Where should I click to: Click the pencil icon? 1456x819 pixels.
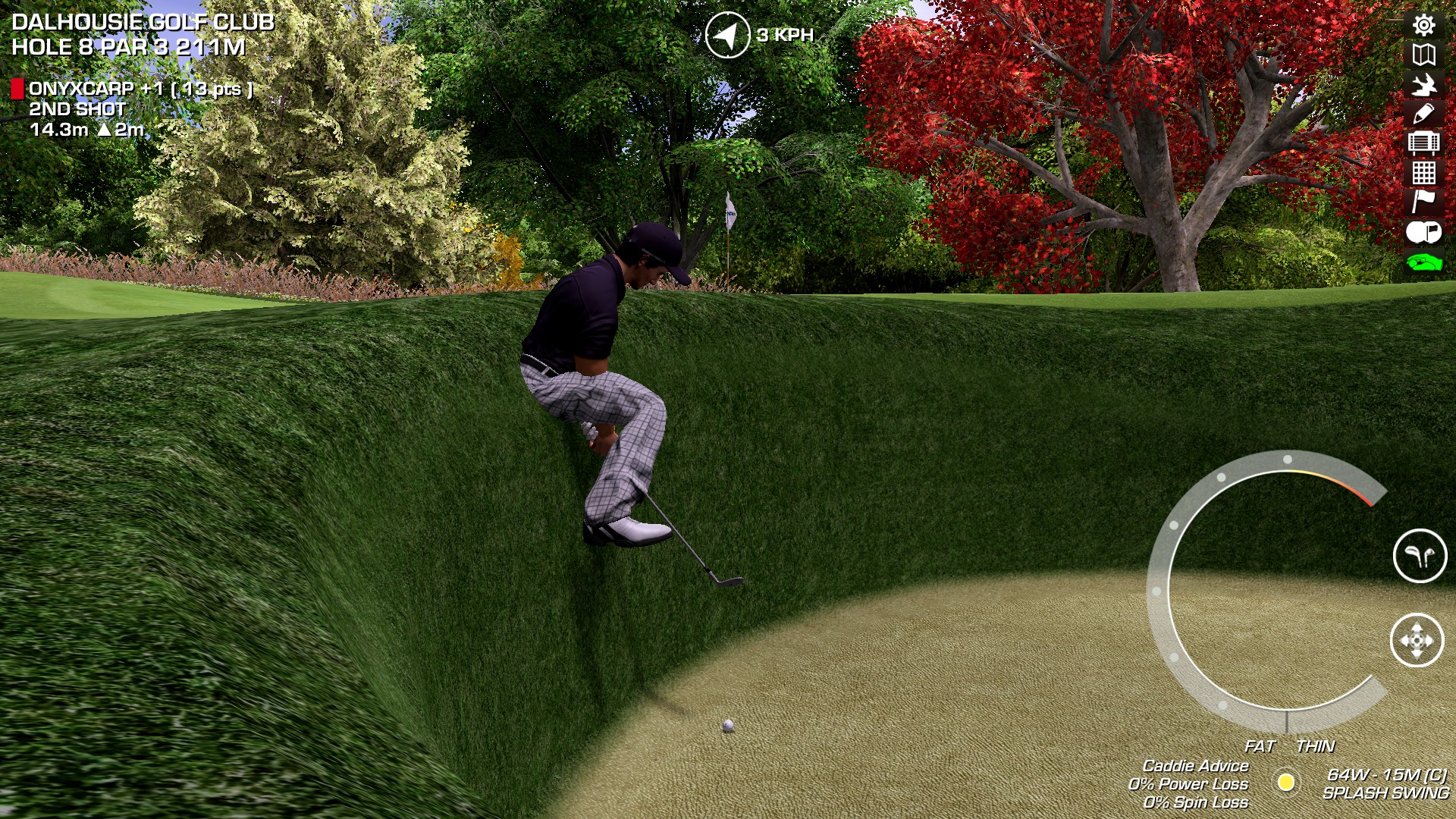click(1423, 114)
